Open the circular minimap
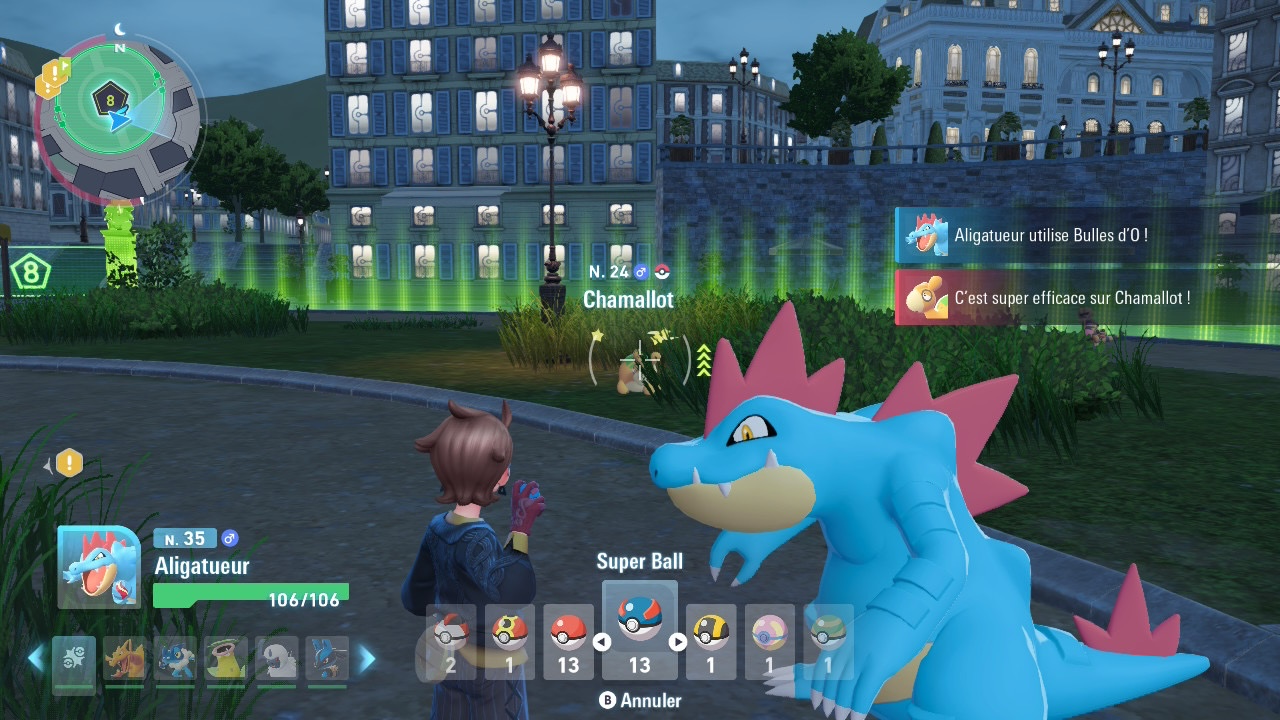This screenshot has height=720, width=1280. pyautogui.click(x=118, y=118)
